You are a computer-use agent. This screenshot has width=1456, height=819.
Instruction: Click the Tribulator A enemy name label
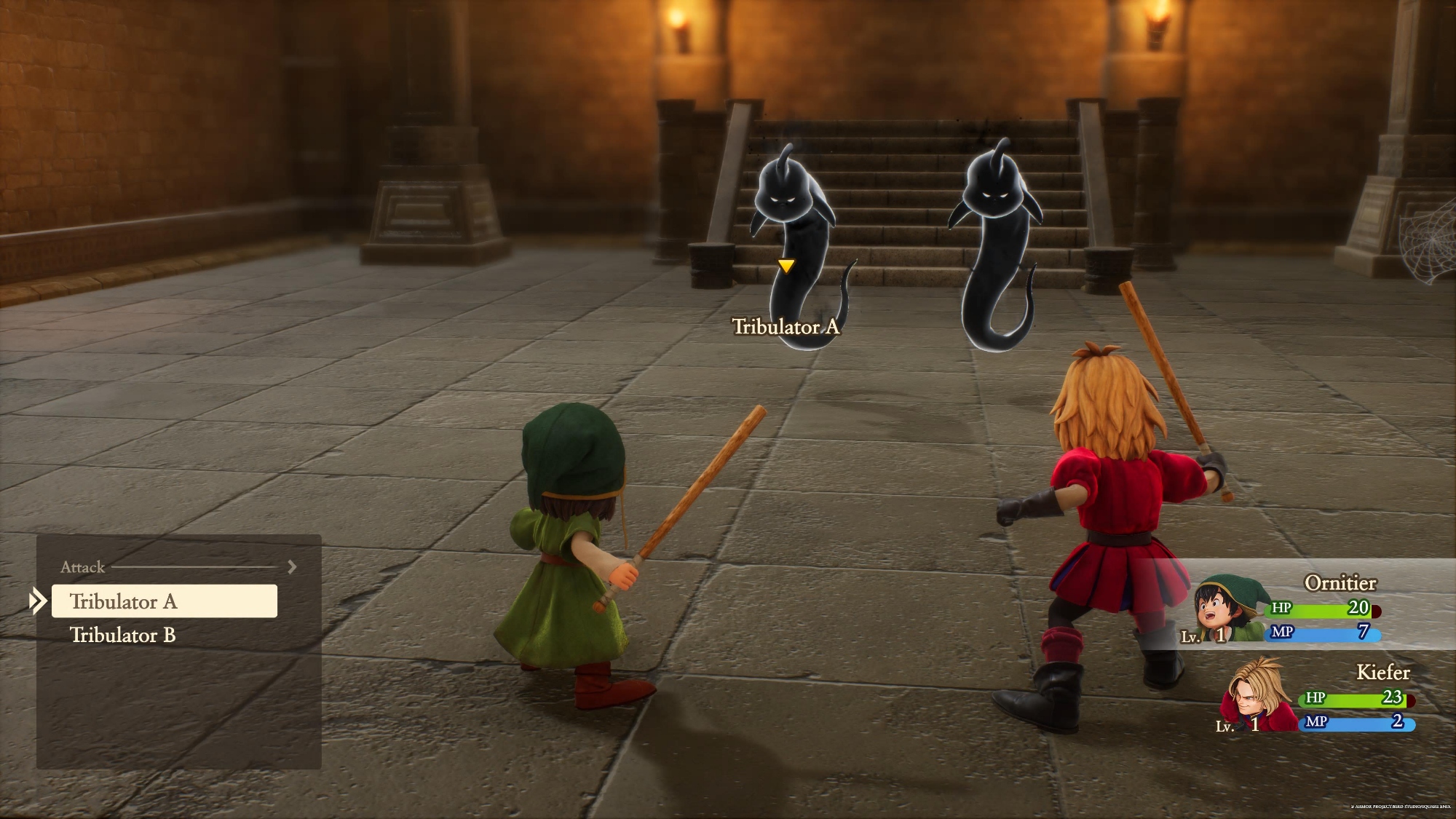786,327
